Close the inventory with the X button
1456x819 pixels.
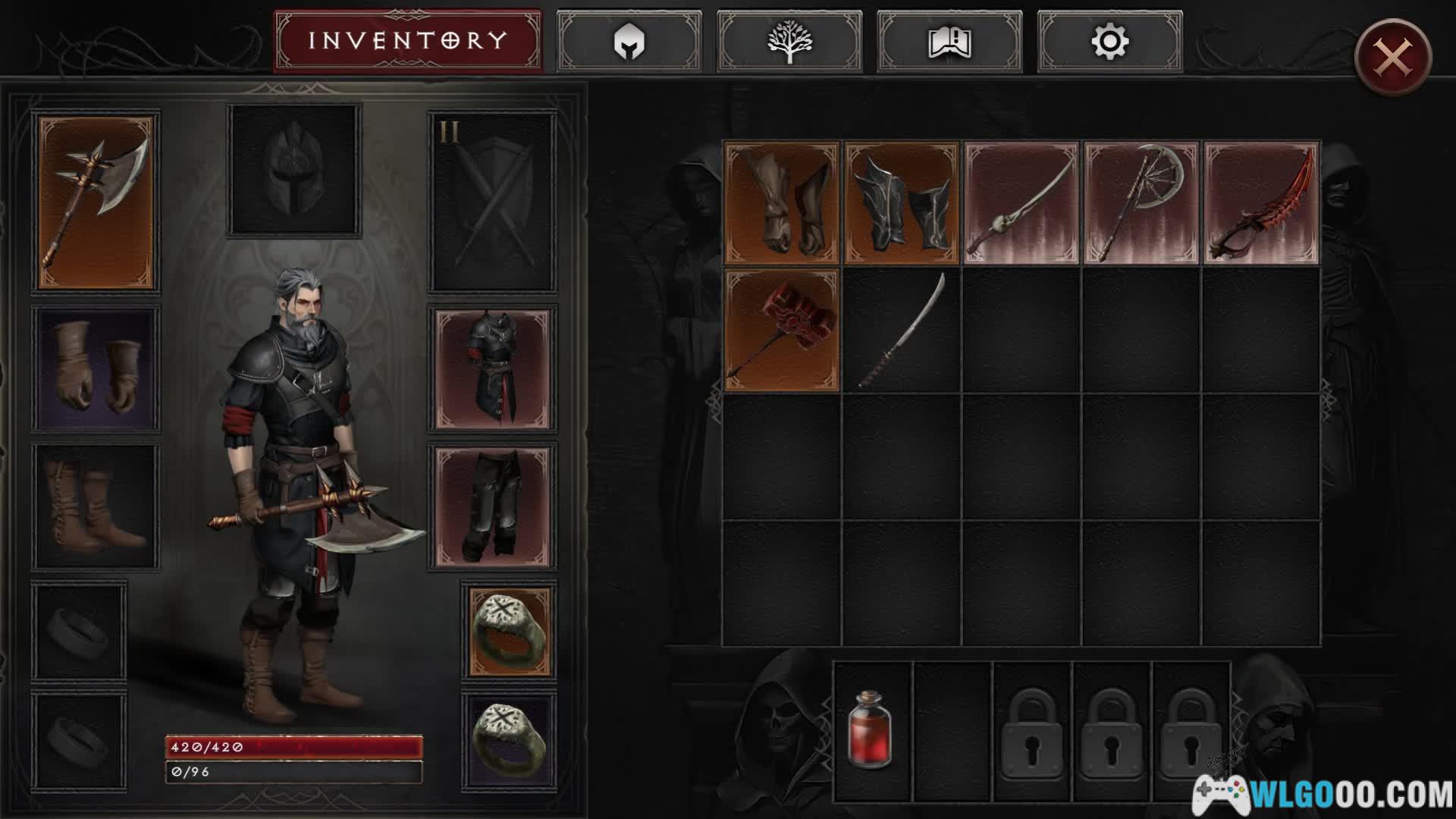pyautogui.click(x=1393, y=57)
